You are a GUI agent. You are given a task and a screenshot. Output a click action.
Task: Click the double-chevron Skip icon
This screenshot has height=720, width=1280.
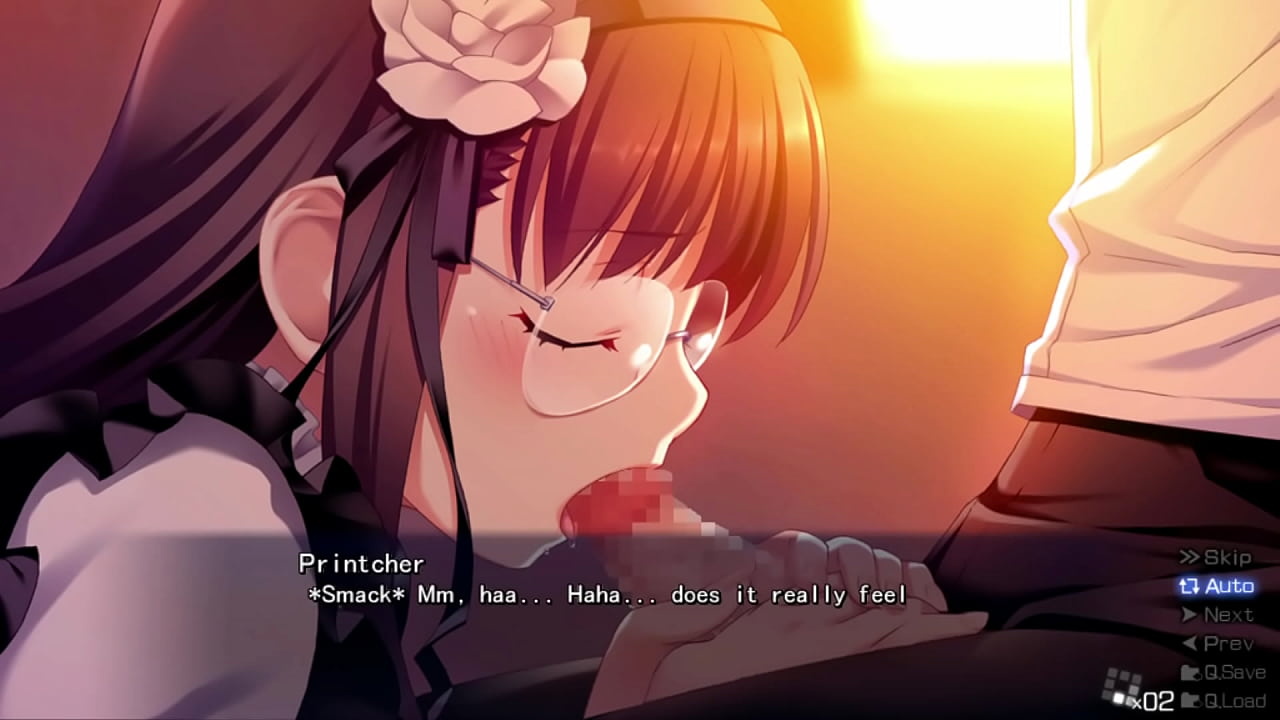click(1190, 556)
